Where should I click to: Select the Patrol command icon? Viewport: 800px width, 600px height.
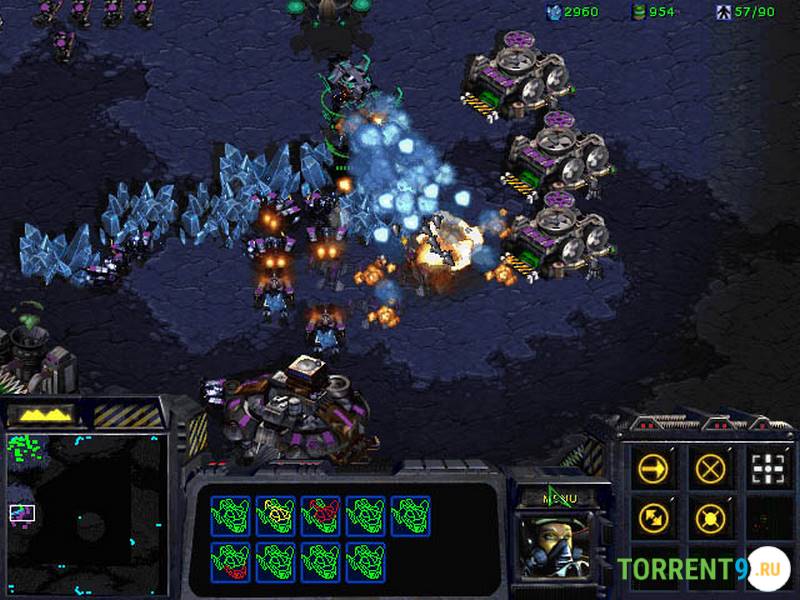pyautogui.click(x=654, y=518)
